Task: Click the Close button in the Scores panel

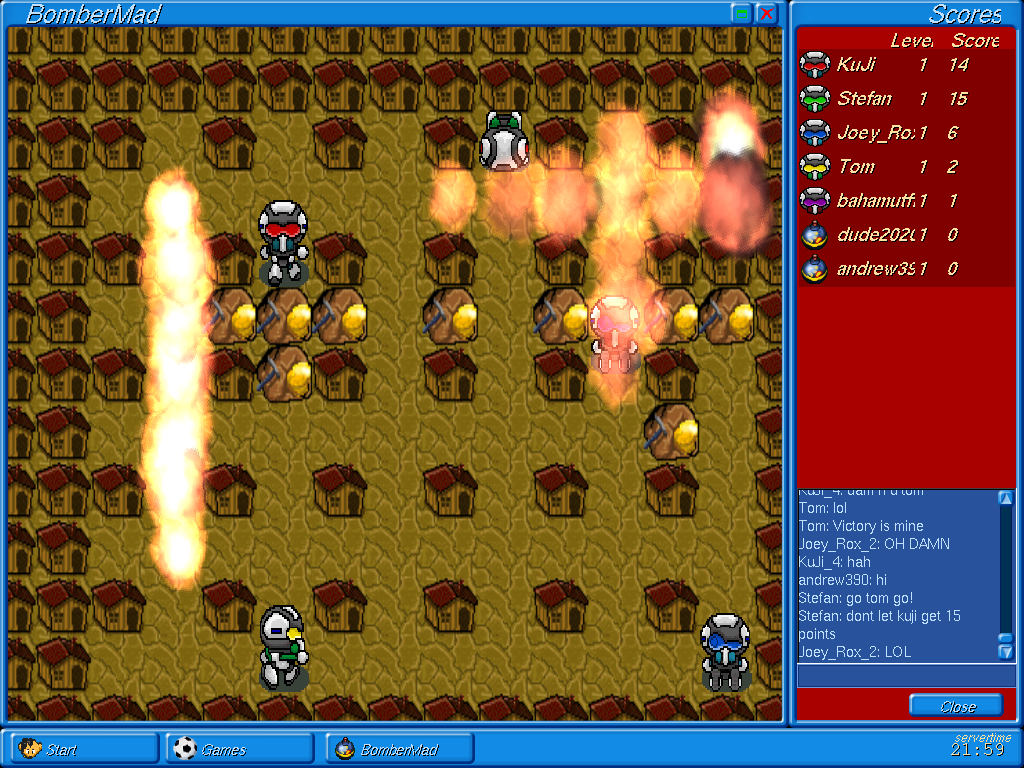Action: pos(956,706)
